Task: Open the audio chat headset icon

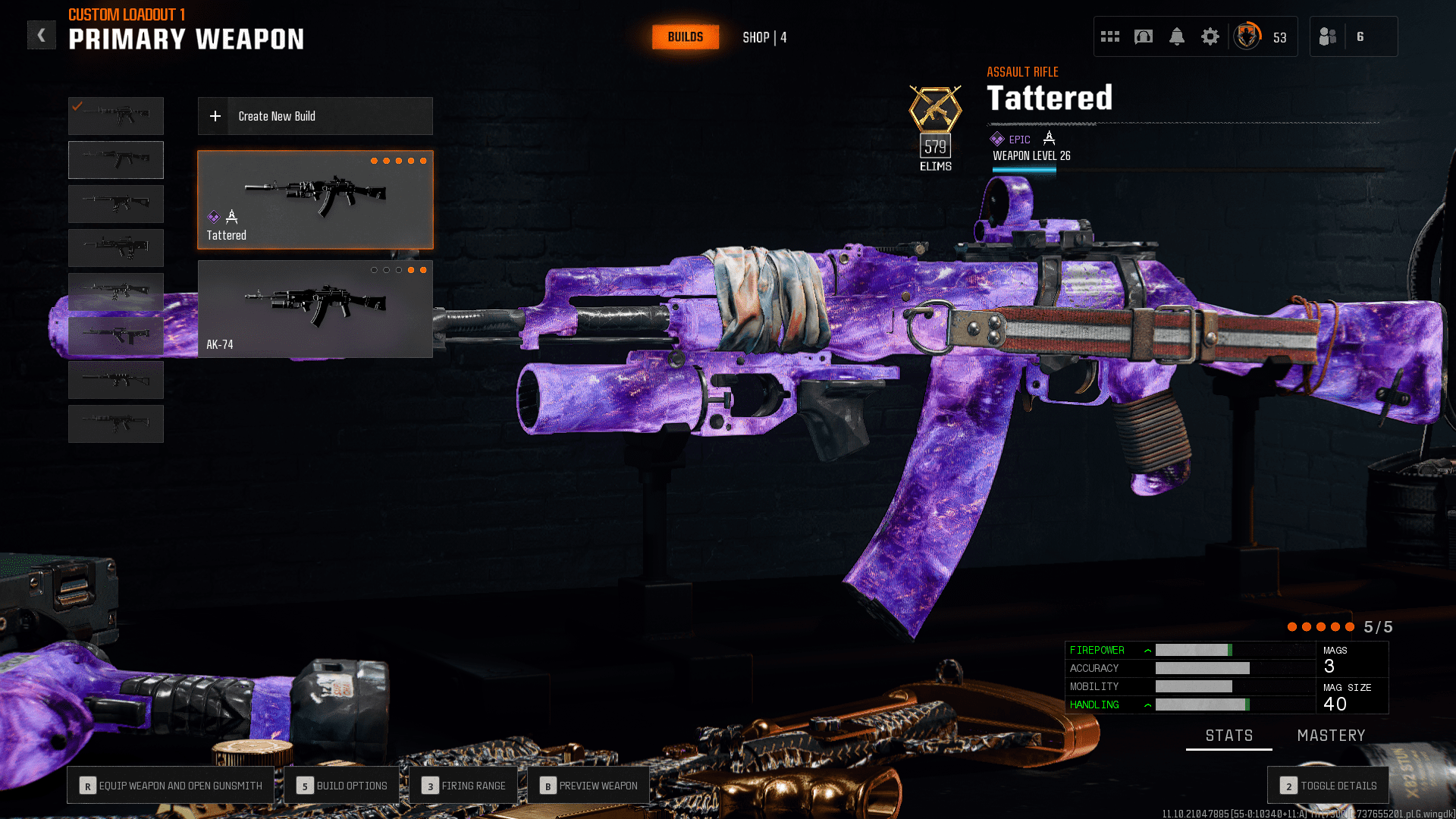Action: click(1144, 36)
